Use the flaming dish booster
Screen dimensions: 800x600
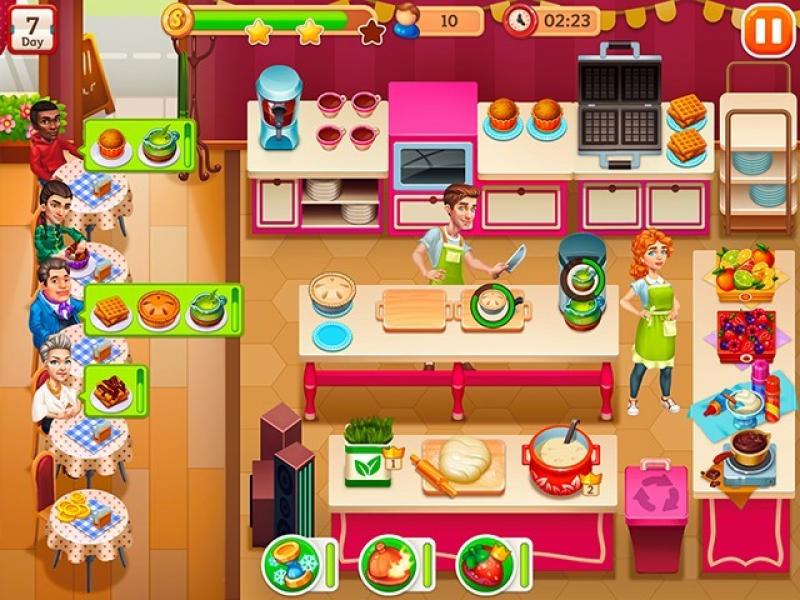coord(387,566)
